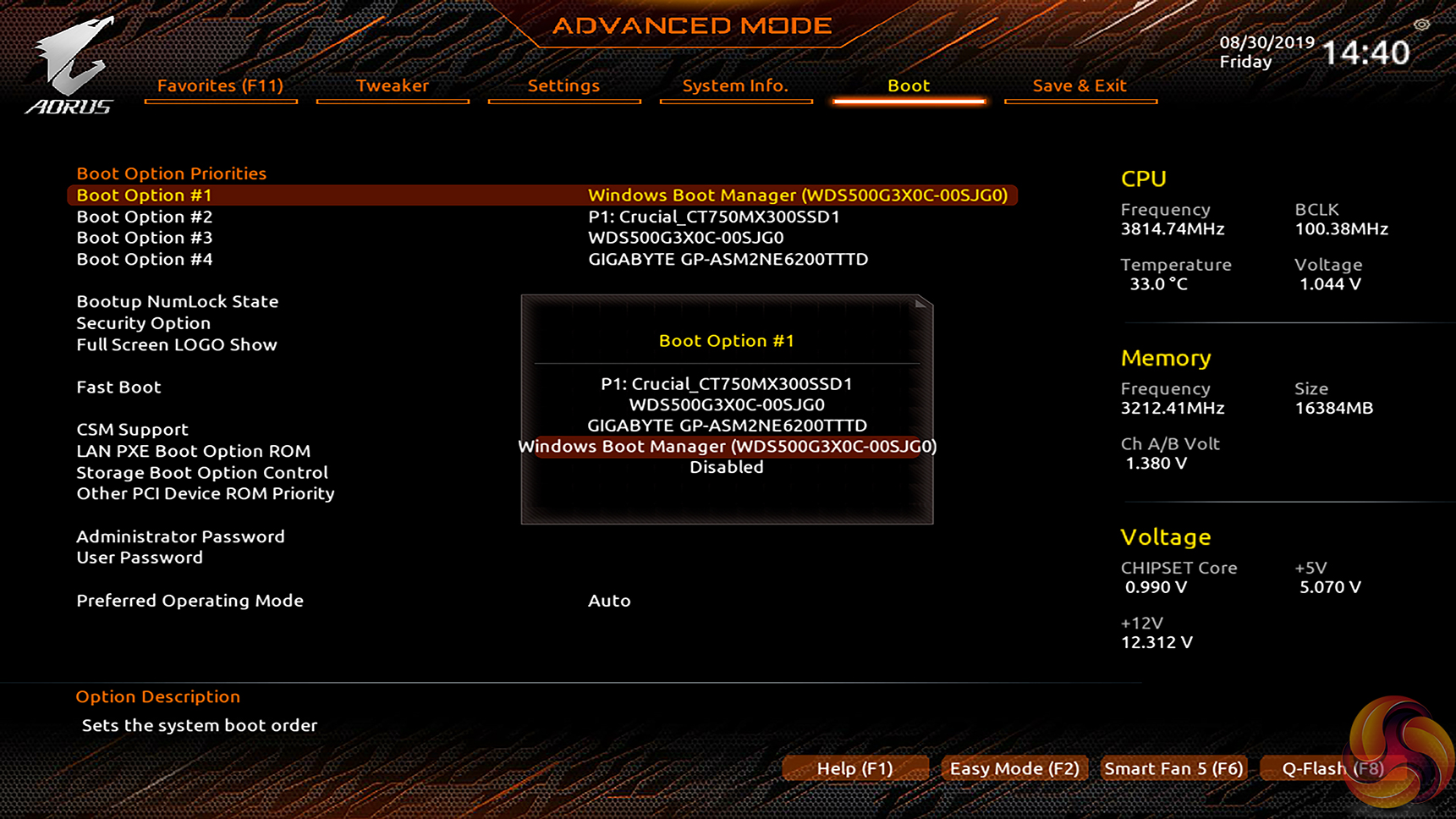Choose Disabled in the Boot Option #1 popup
Viewport: 1456px width, 819px height.
click(726, 467)
